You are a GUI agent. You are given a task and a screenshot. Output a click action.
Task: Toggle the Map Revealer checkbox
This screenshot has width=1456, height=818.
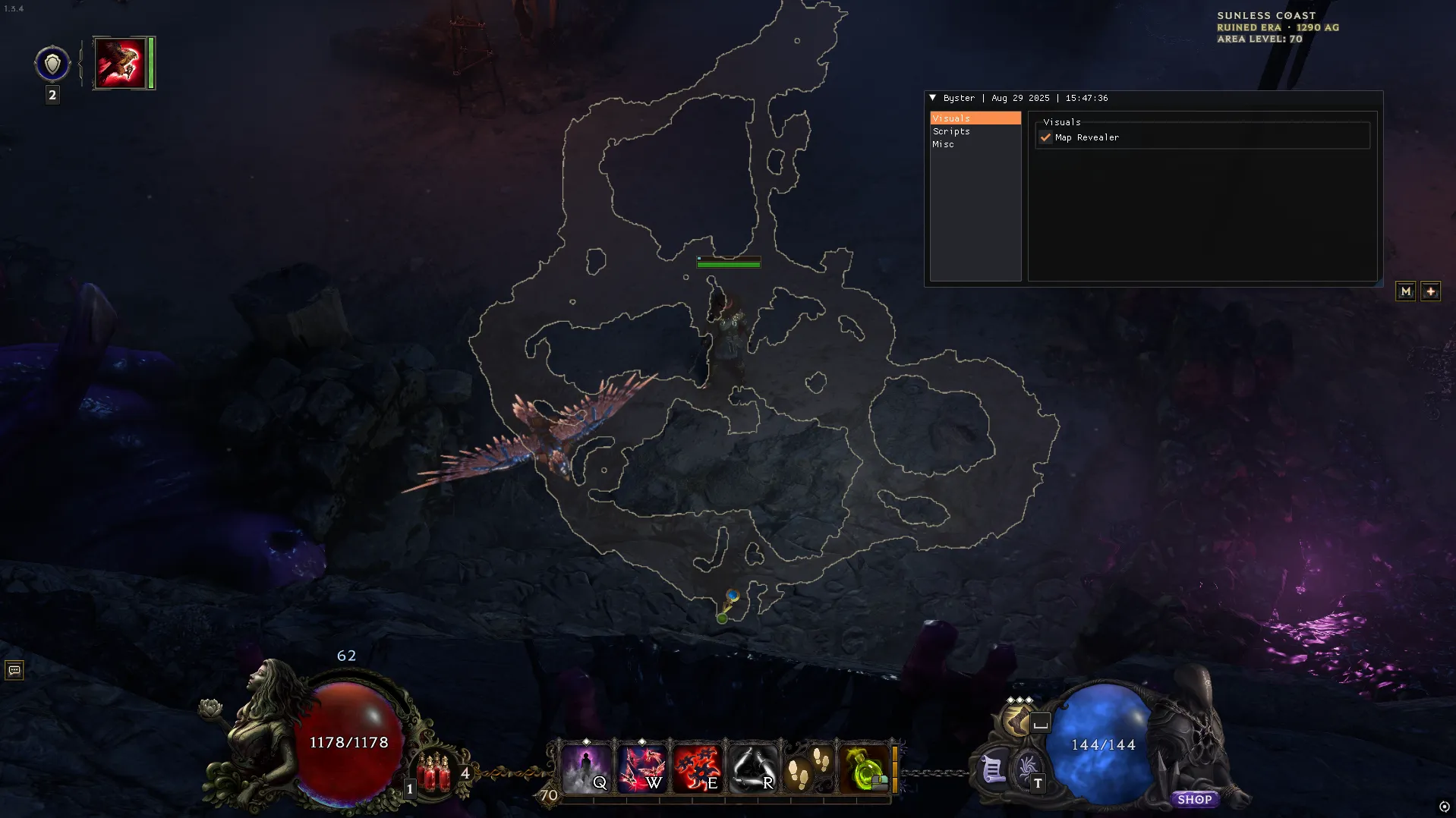(1046, 137)
